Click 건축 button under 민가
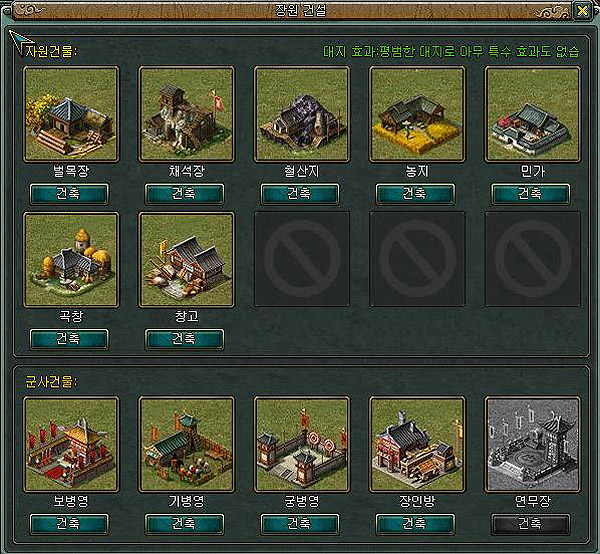The width and height of the screenshot is (600, 554). 530,194
